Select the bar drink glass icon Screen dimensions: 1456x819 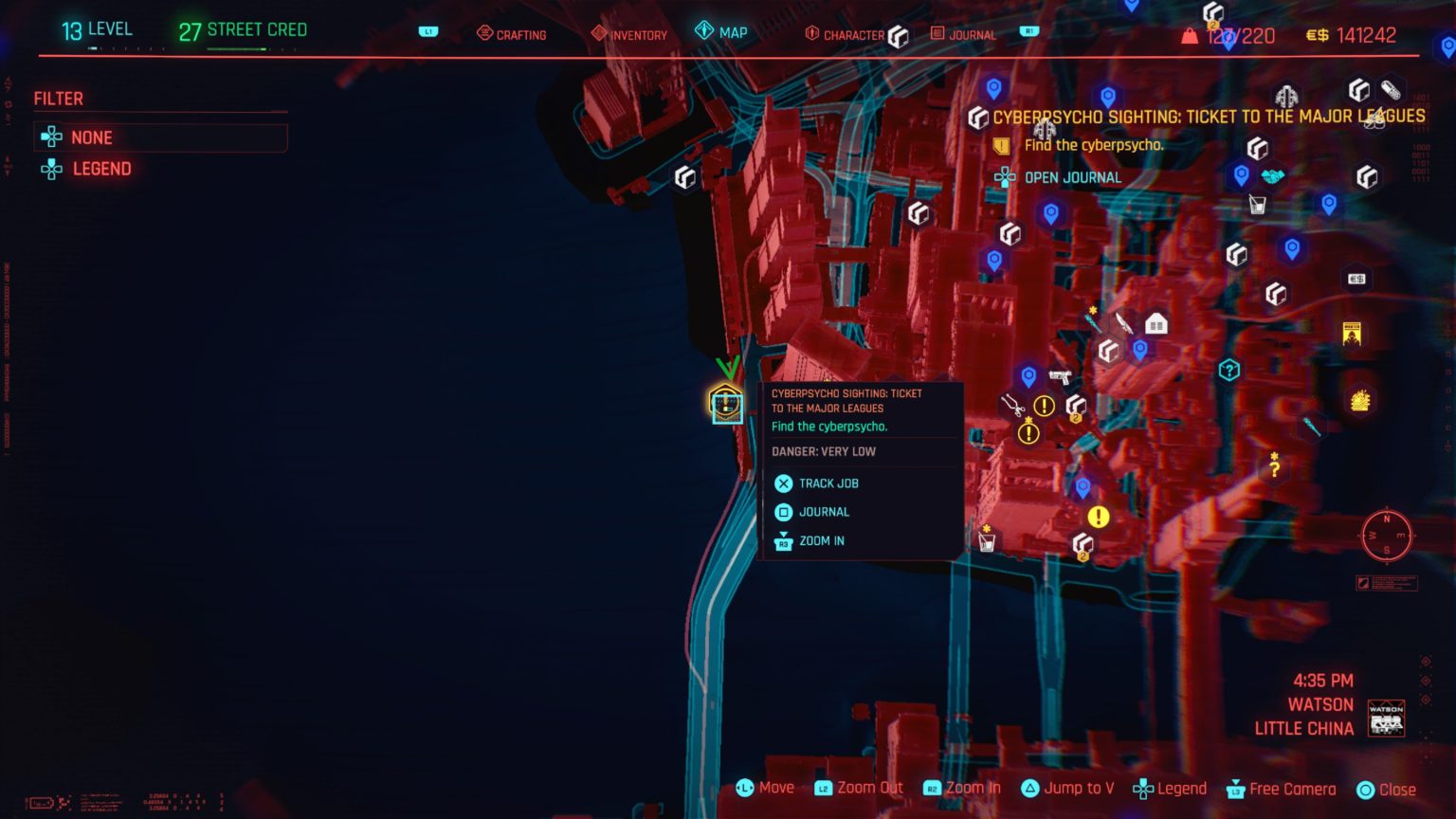tap(1257, 205)
